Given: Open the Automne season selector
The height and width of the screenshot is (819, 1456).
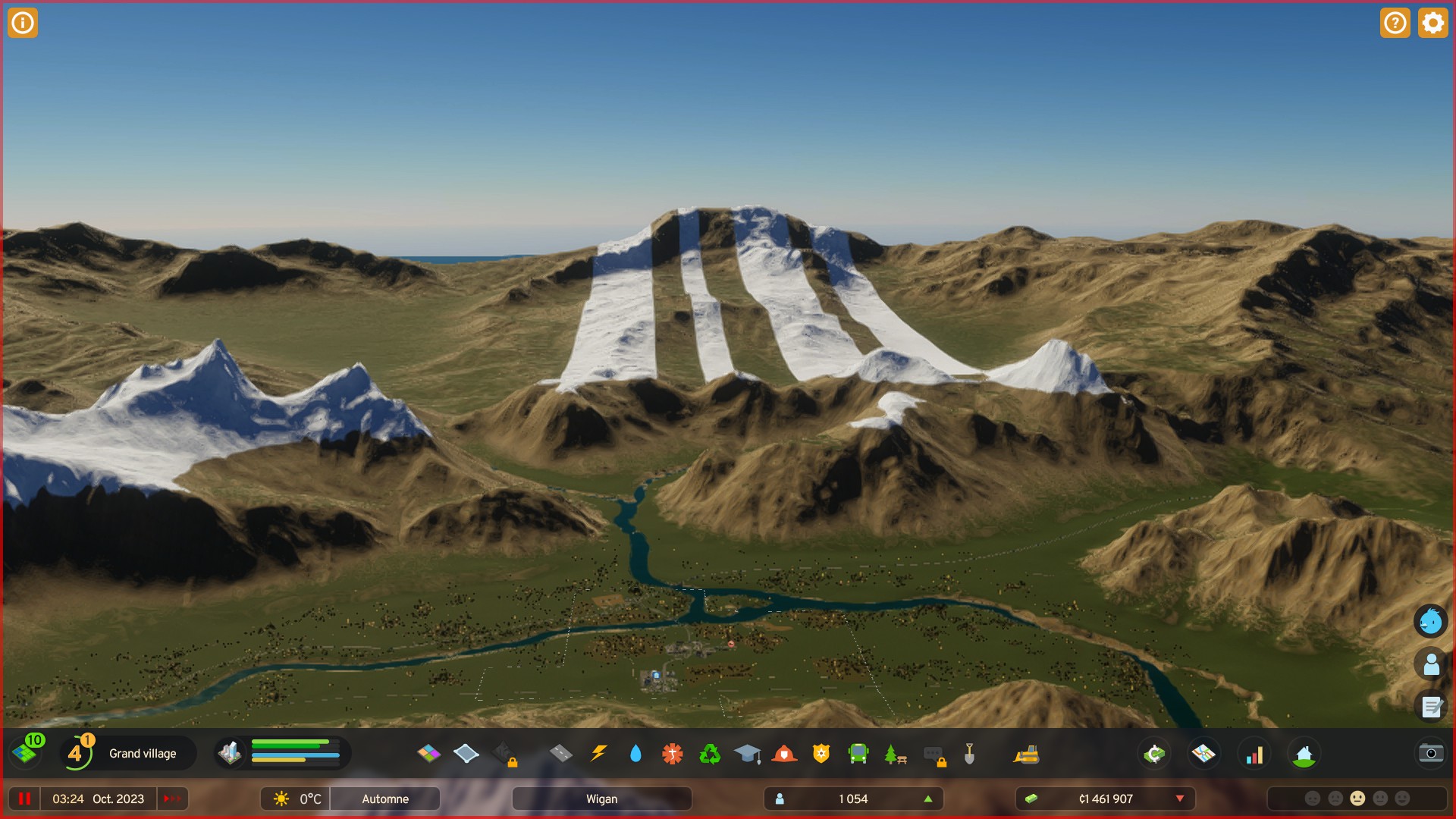Looking at the screenshot, I should click(x=384, y=799).
